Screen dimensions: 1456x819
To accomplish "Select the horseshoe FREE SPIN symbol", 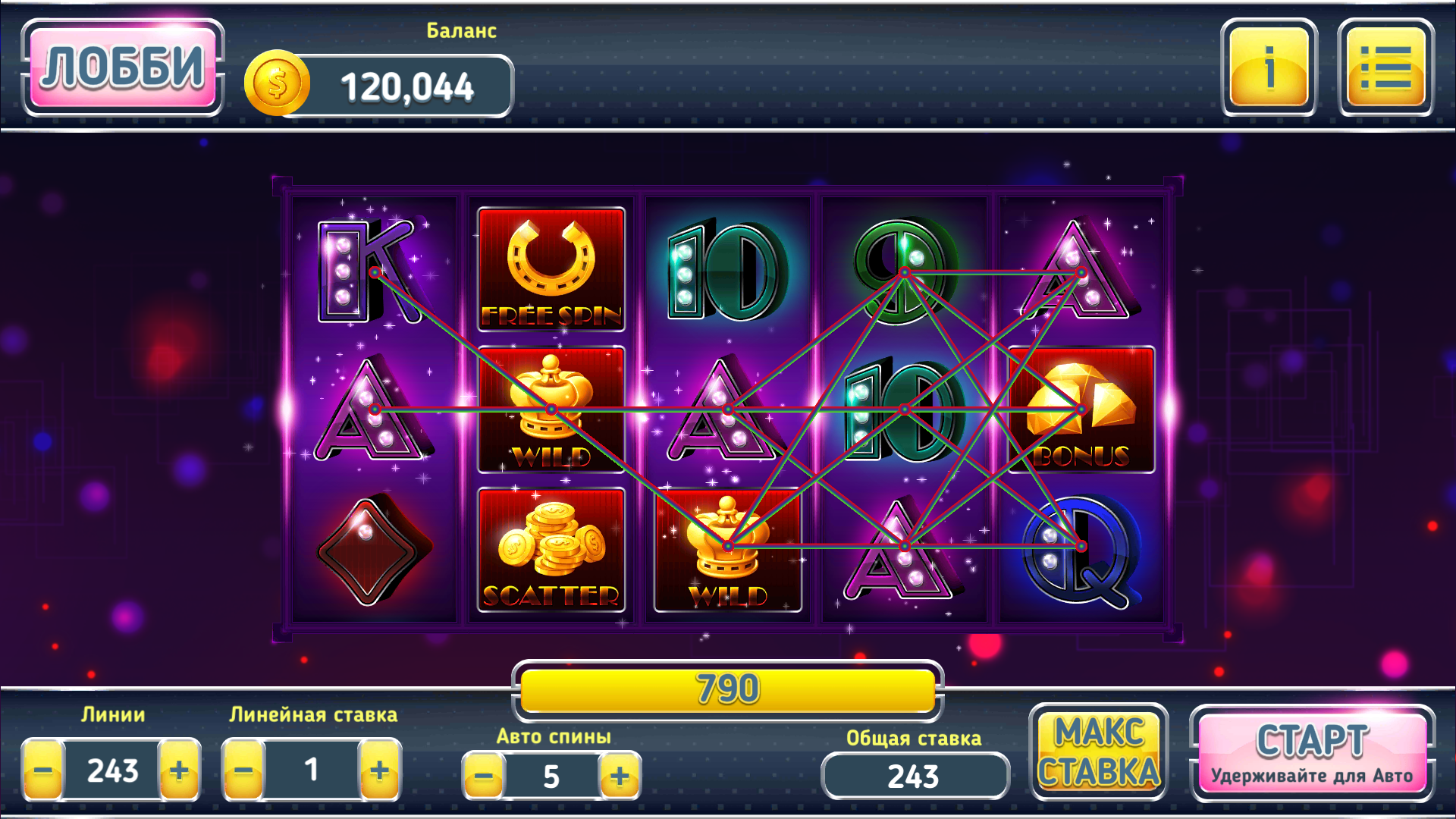I will click(x=551, y=269).
